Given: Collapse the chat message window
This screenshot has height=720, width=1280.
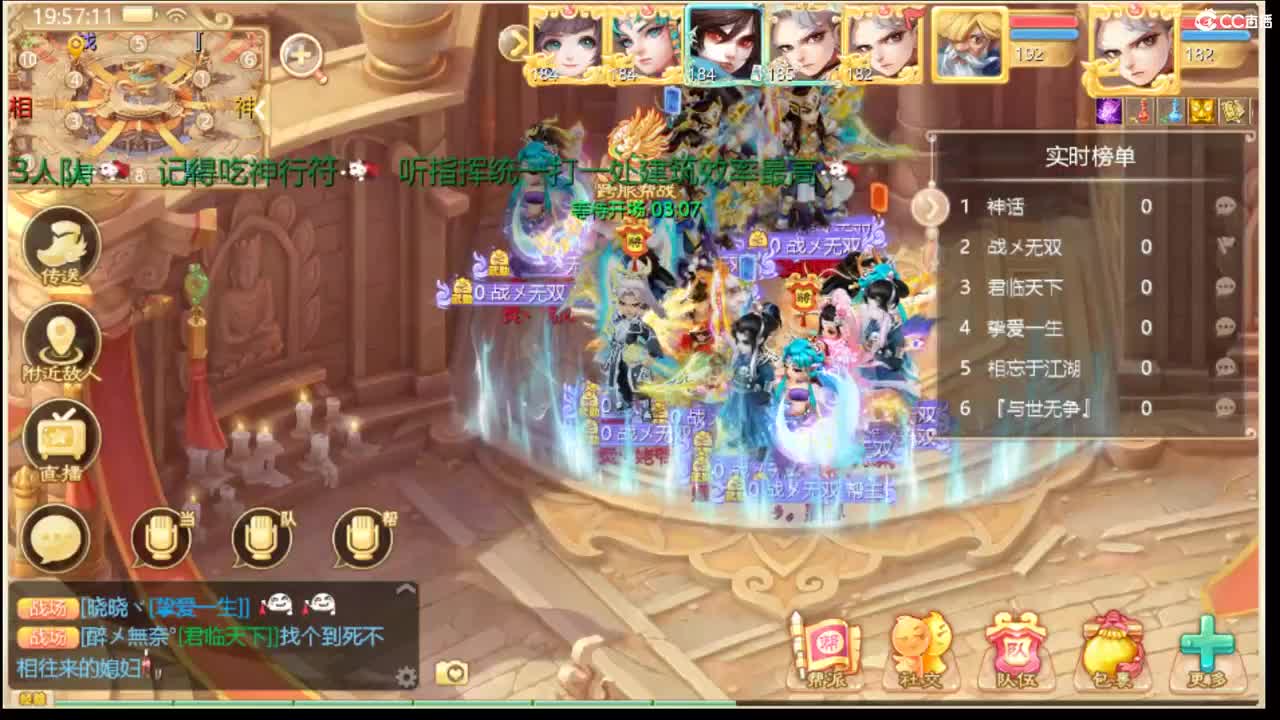Looking at the screenshot, I should click(x=407, y=589).
